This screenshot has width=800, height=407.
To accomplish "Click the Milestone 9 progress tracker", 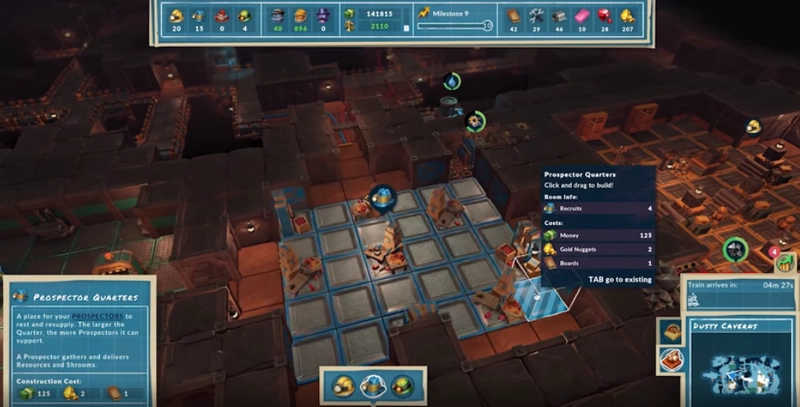I will (453, 21).
